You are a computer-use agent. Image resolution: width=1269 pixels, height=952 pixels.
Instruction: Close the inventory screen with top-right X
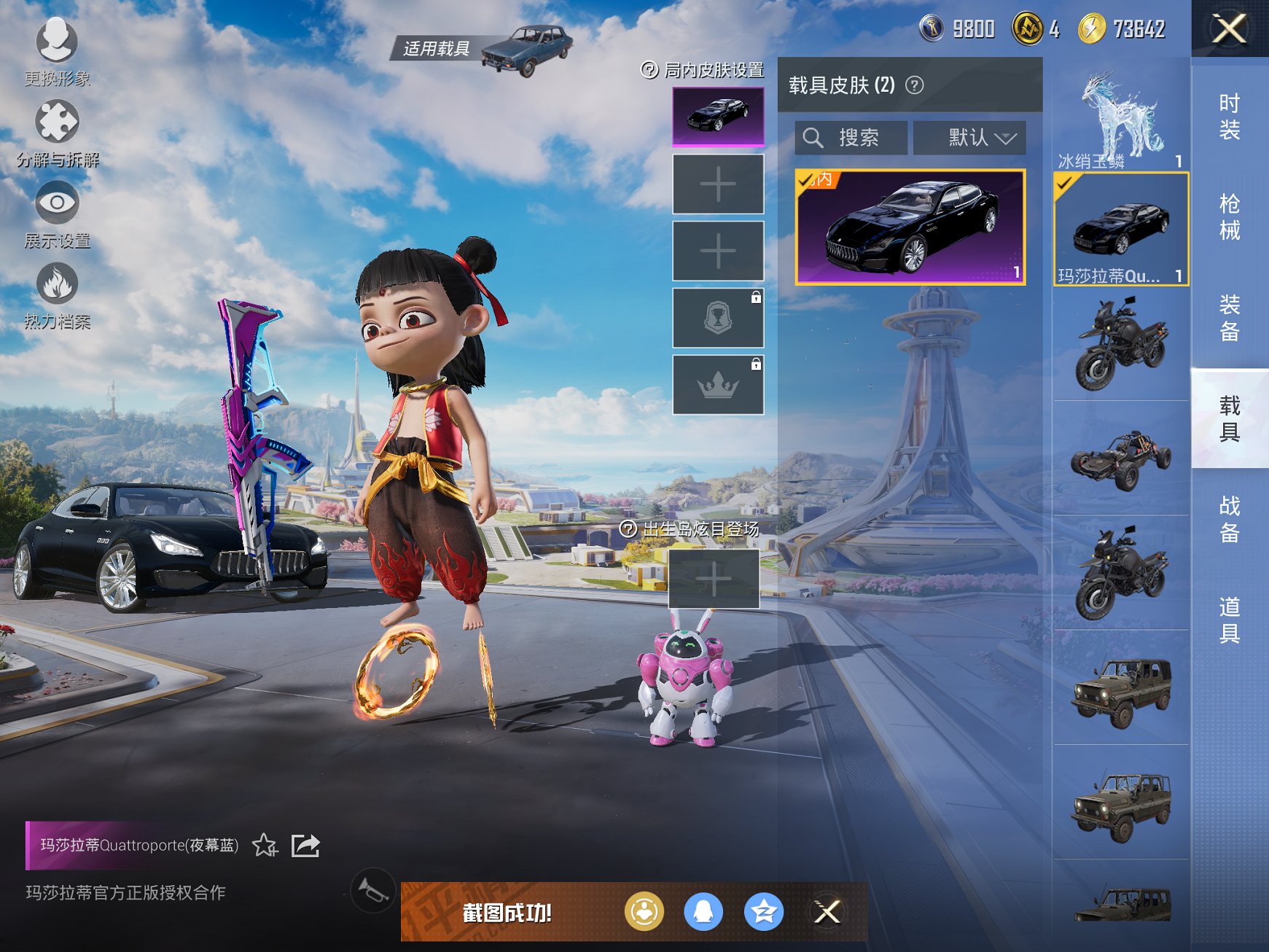(x=1229, y=29)
